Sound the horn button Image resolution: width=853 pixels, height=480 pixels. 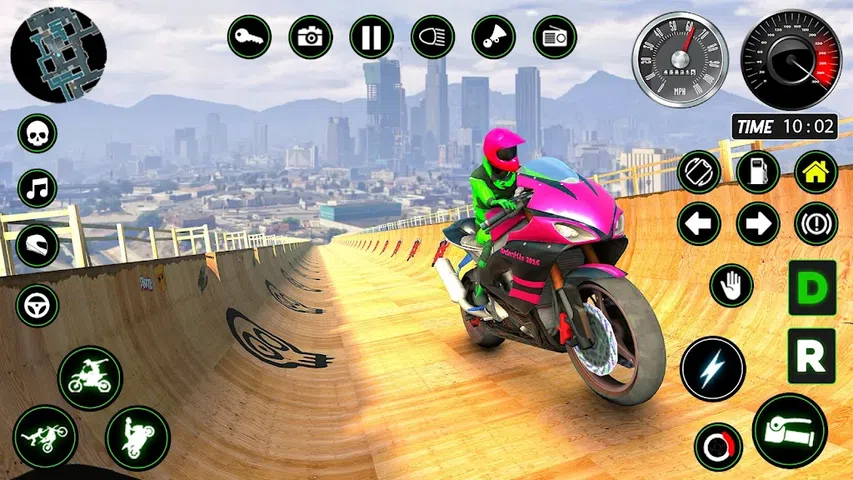493,38
